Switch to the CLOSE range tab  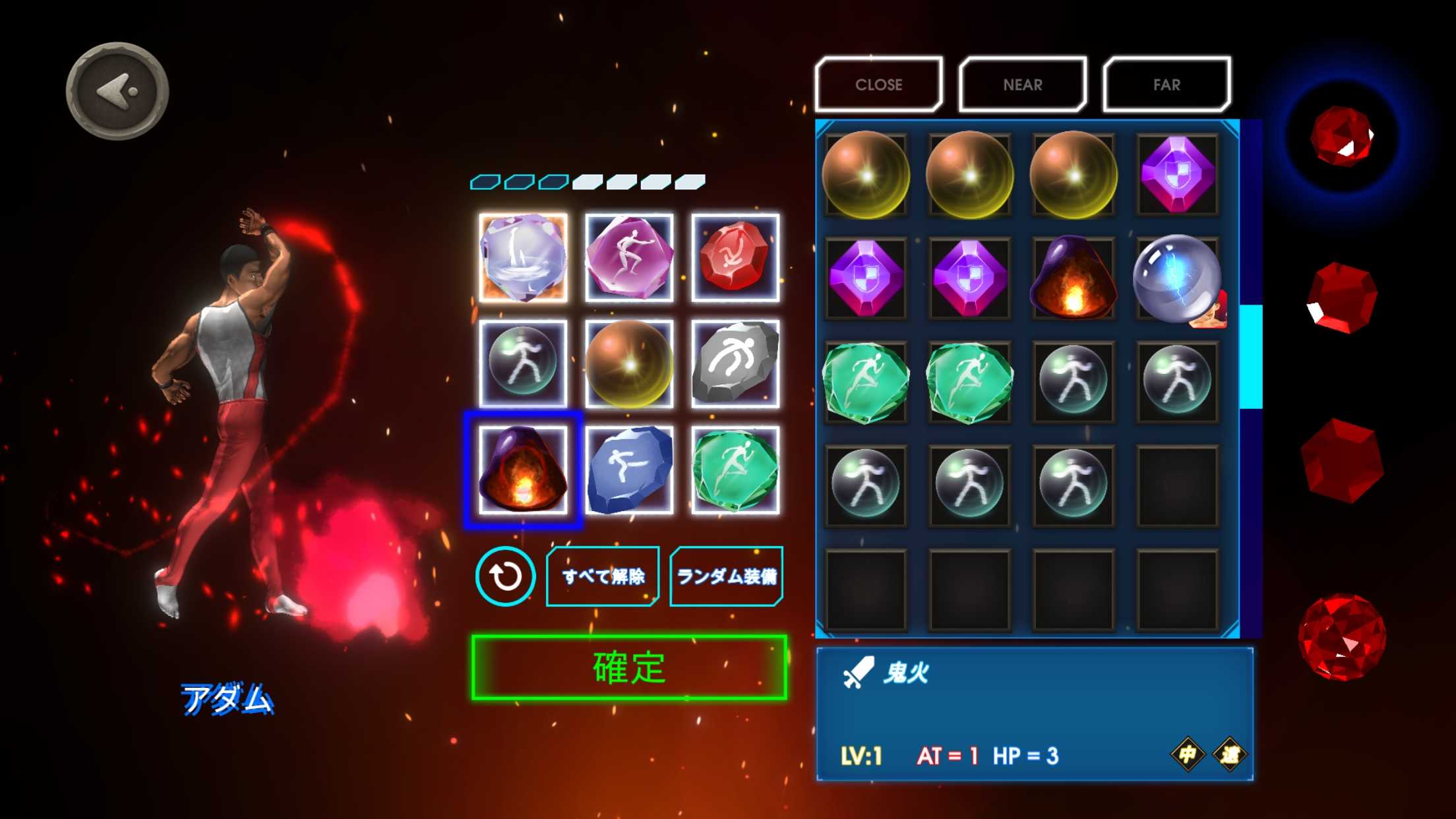[878, 84]
